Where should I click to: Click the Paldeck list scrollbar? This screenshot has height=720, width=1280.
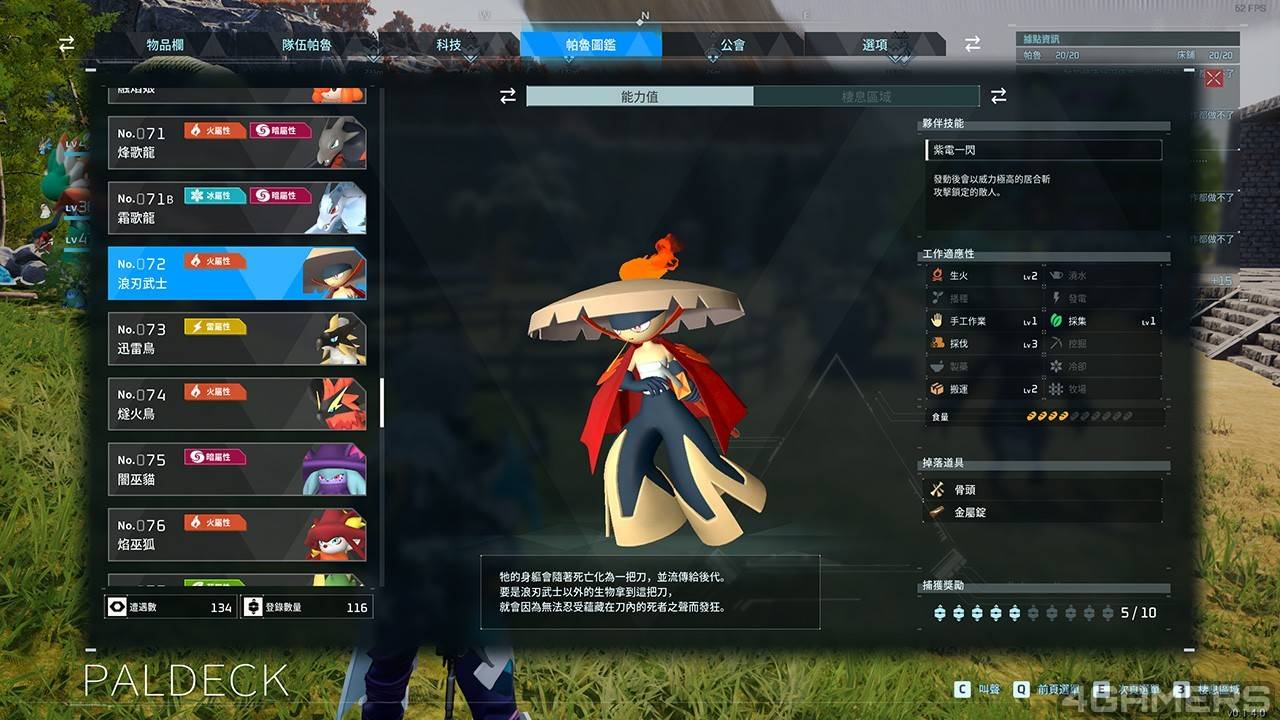pyautogui.click(x=382, y=402)
